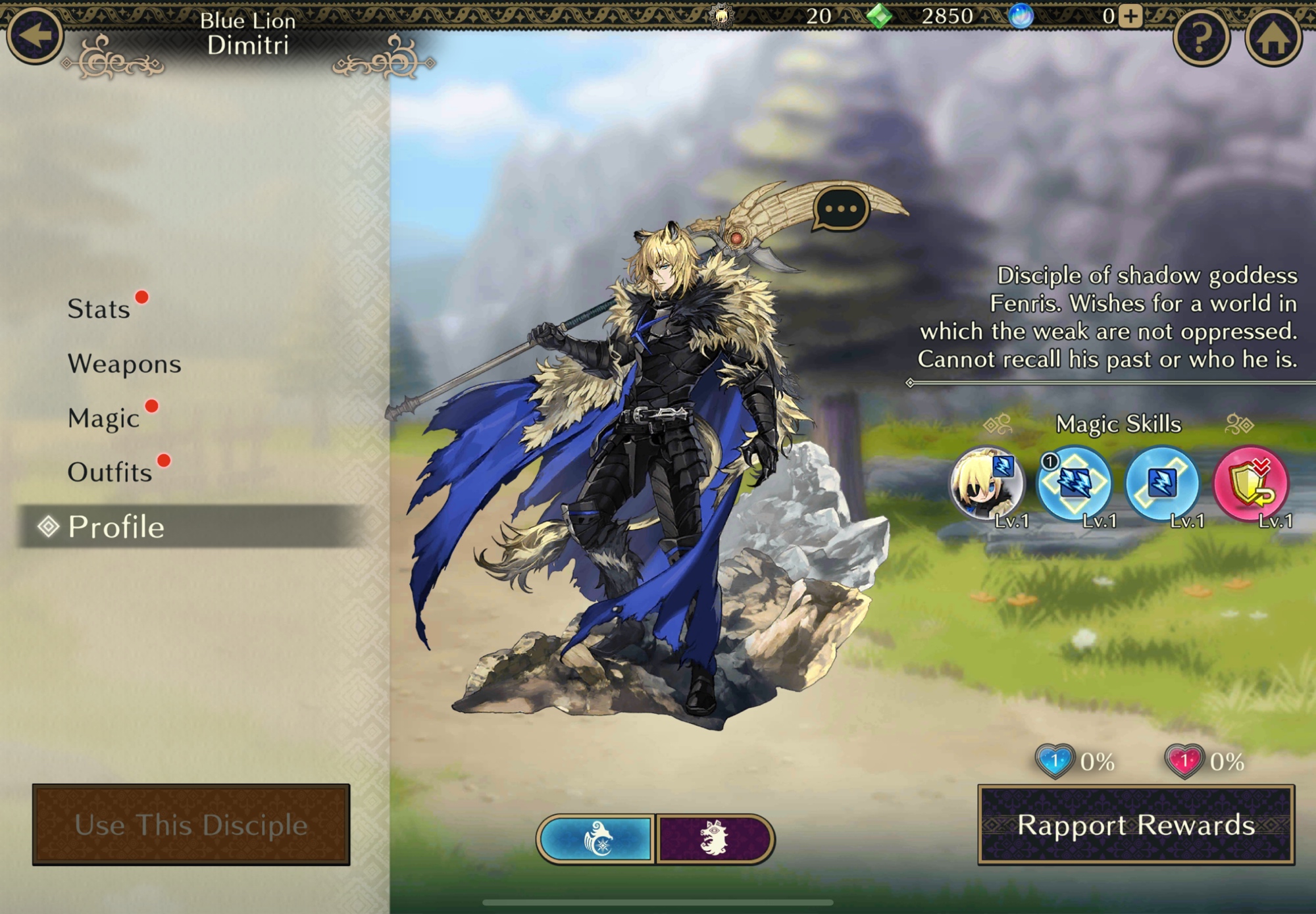This screenshot has height=914, width=1316.
Task: Add currency with the plus button
Action: coord(1130,16)
